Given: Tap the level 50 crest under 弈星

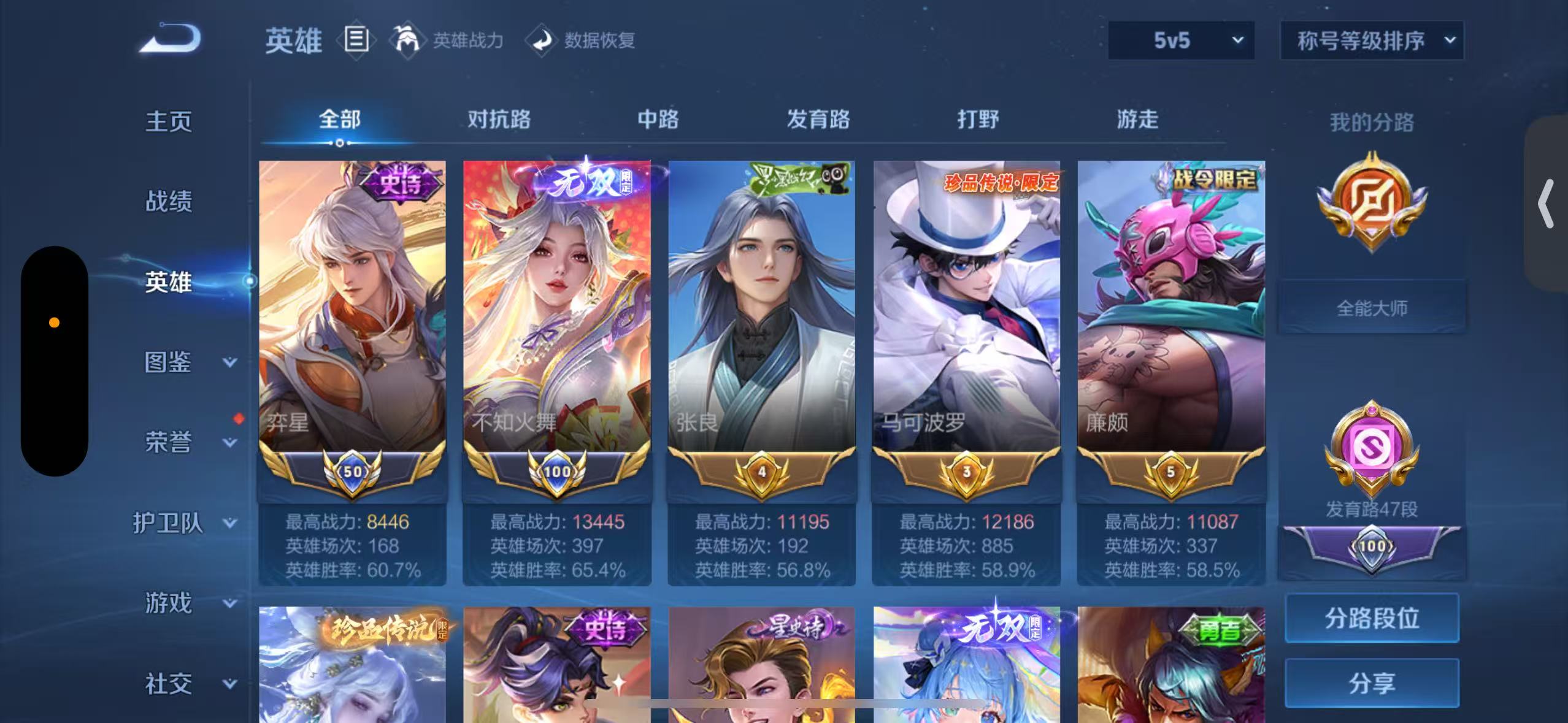Looking at the screenshot, I should click(352, 472).
